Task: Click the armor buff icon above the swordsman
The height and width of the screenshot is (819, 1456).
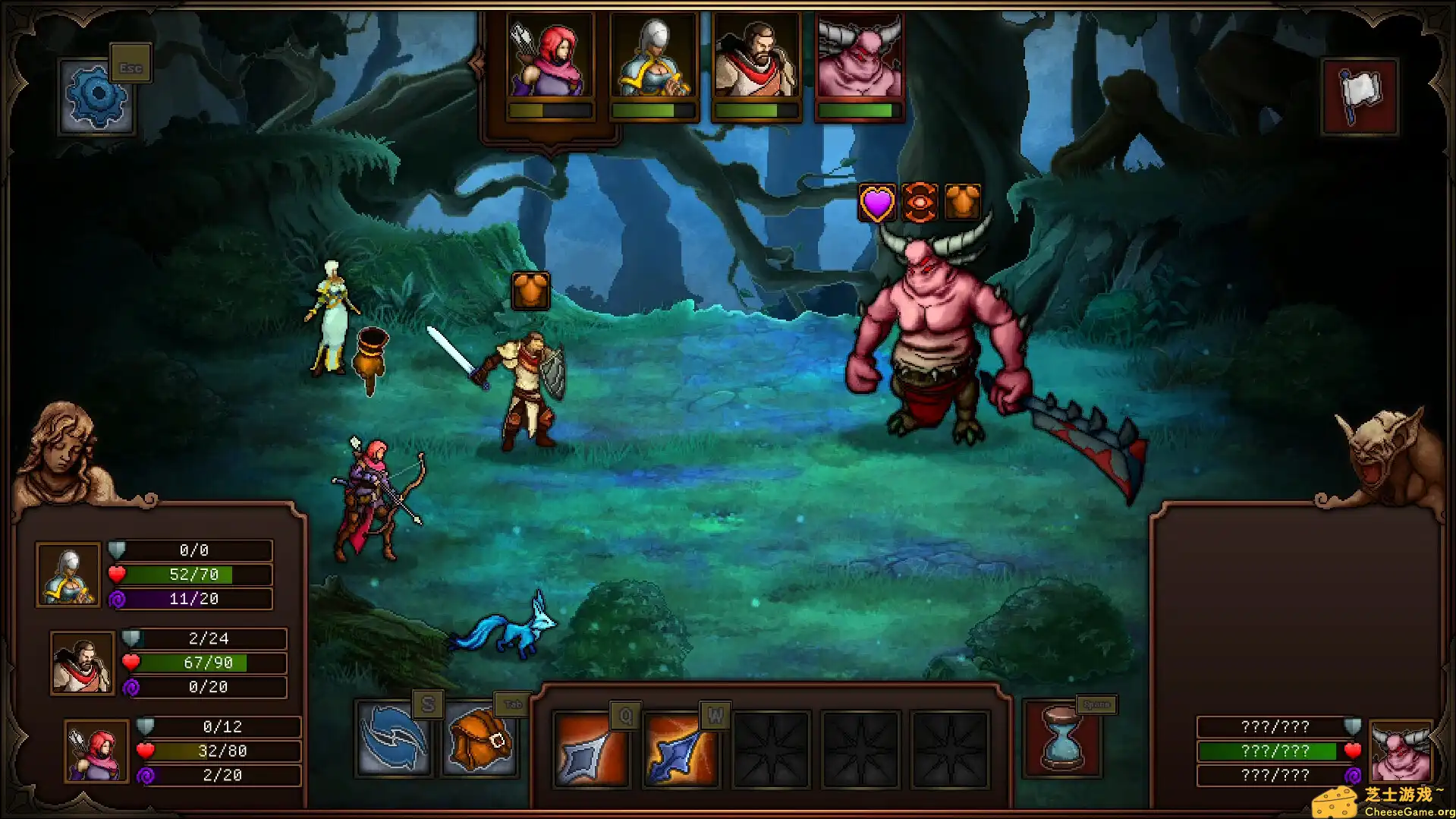Action: coord(530,291)
